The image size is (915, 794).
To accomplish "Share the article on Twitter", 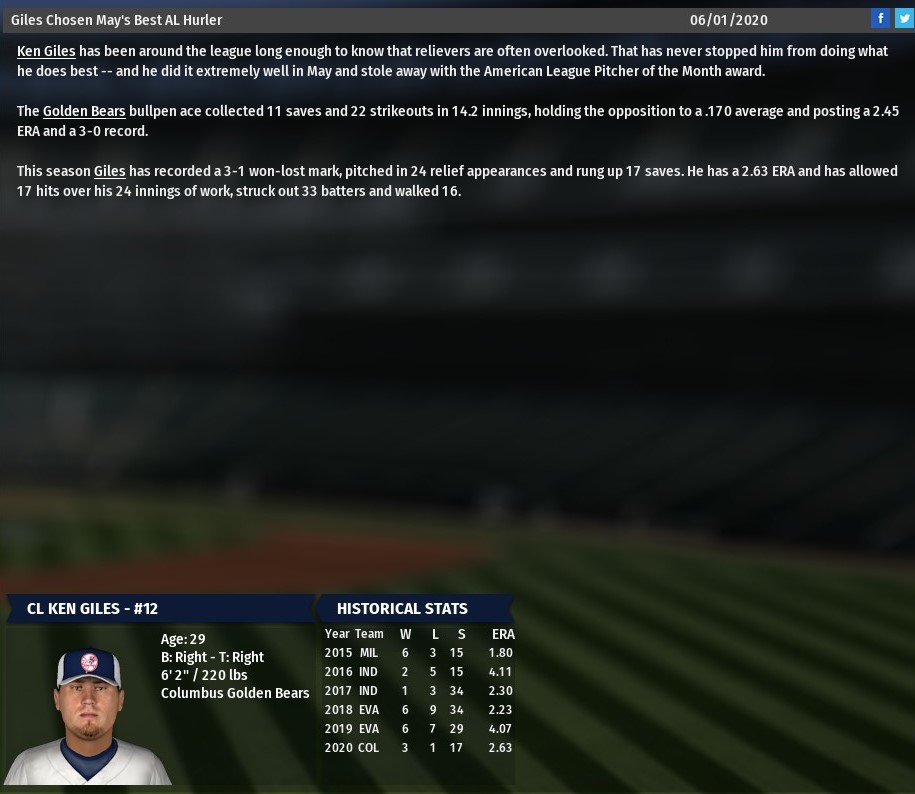I will pyautogui.click(x=903, y=18).
